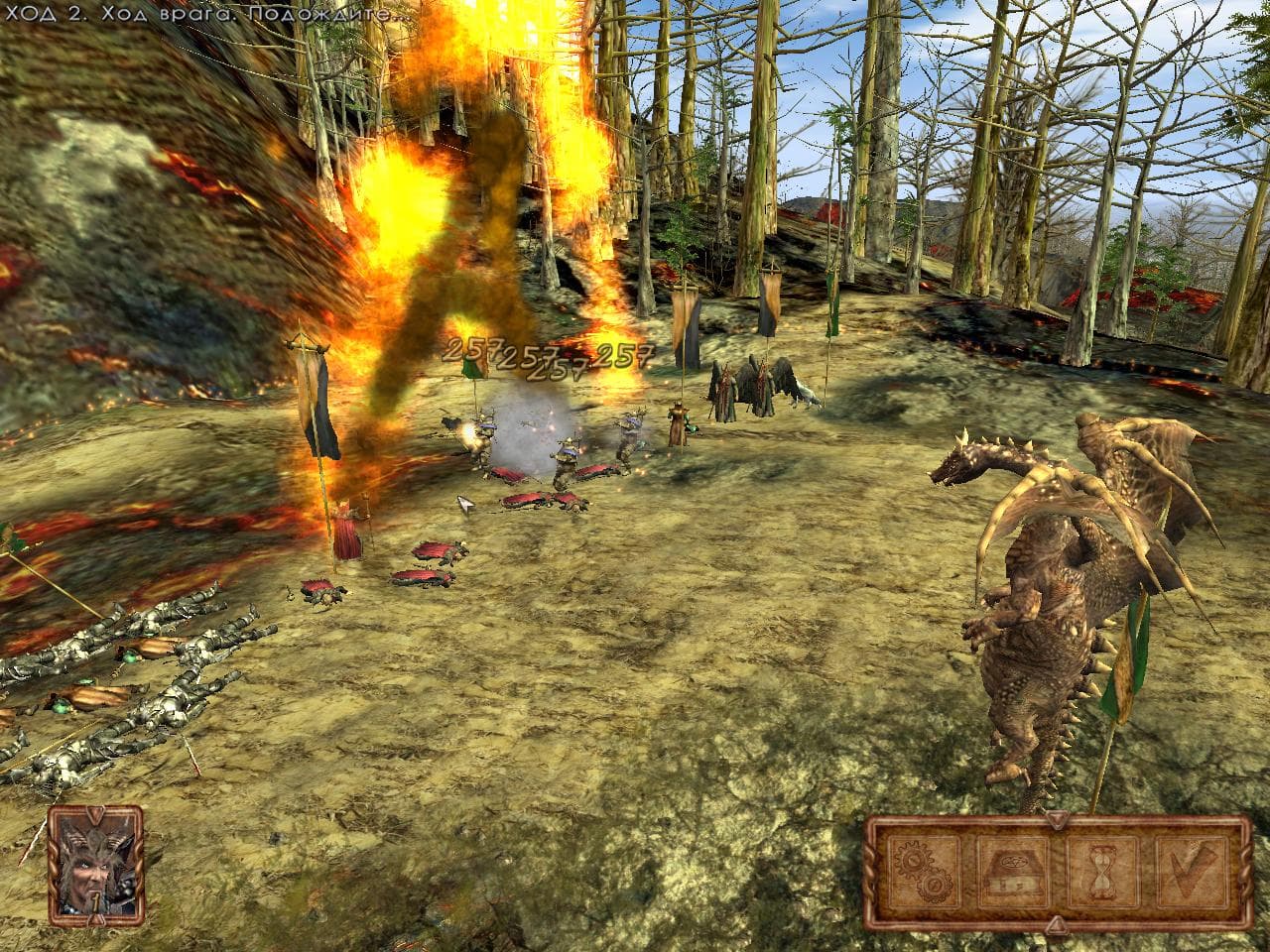Screen dimensions: 1270x952
Task: Expand the arrow above the action panel
Action: point(1057,818)
